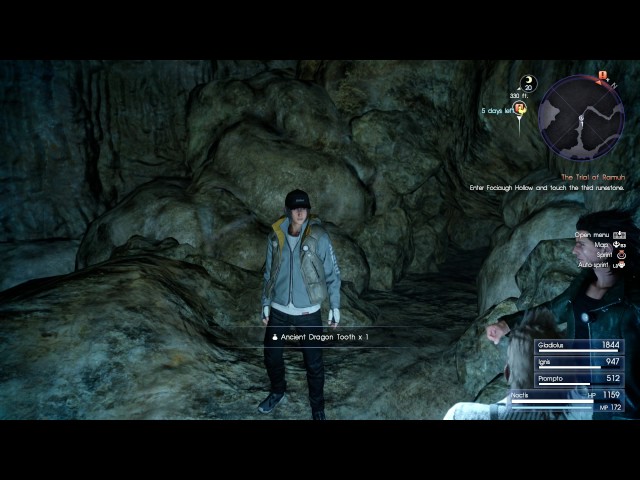Open the circular minimap
640x480 pixels.
(x=580, y=117)
